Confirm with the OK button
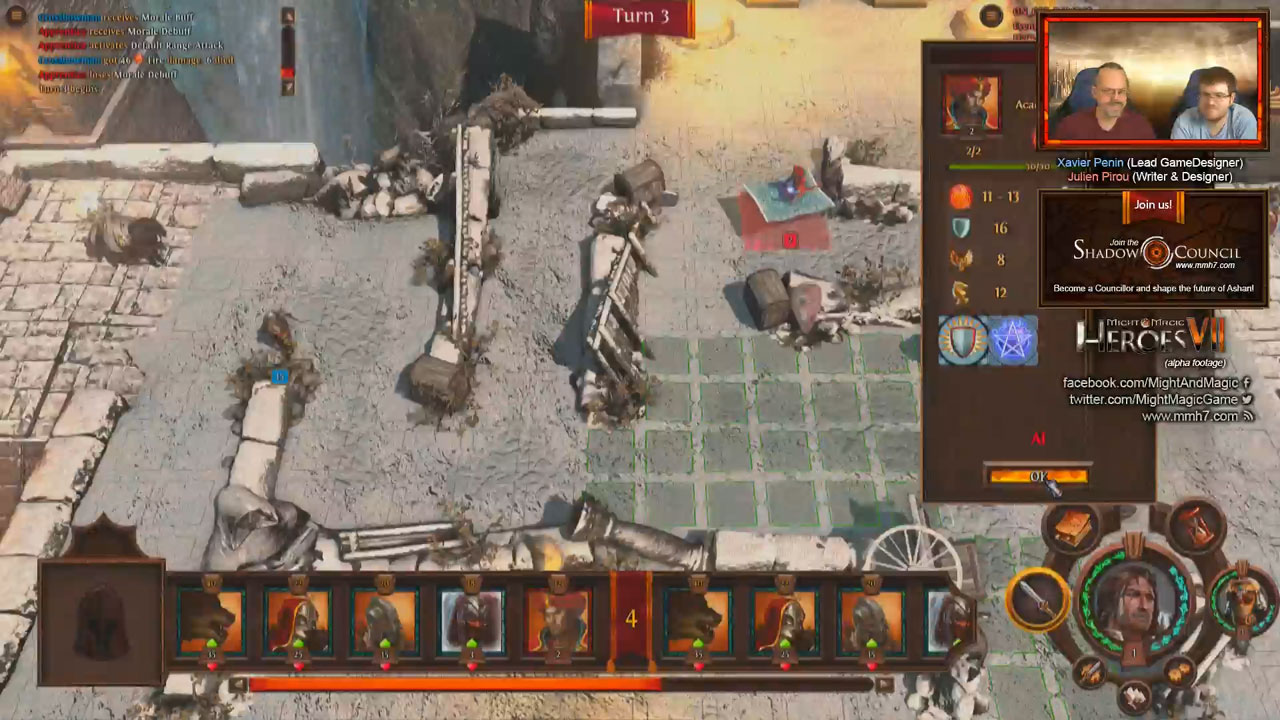This screenshot has height=720, width=1280. point(1037,476)
